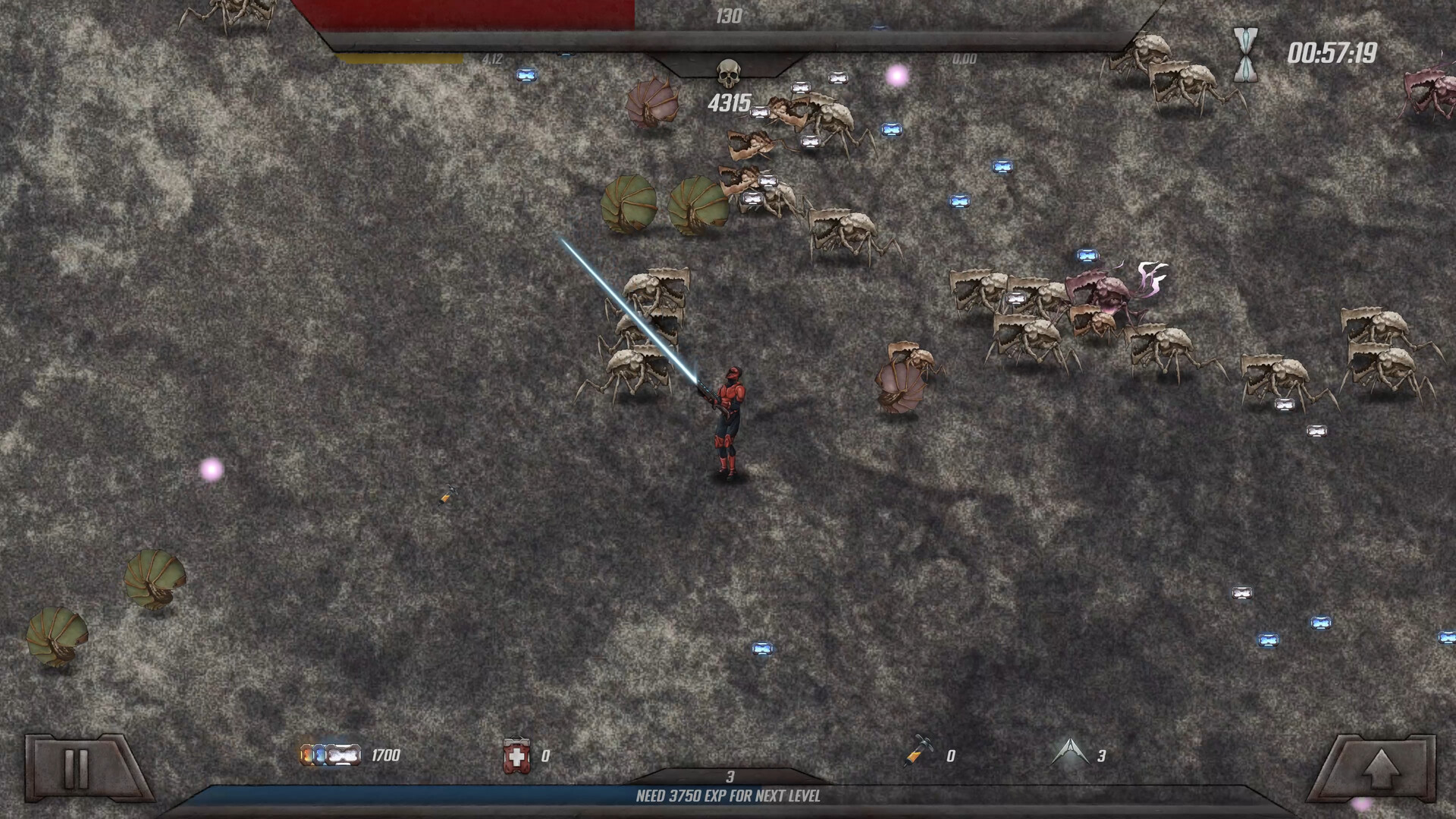The width and height of the screenshot is (1456, 819).
Task: Click the skull kill counter icon
Action: tap(728, 72)
